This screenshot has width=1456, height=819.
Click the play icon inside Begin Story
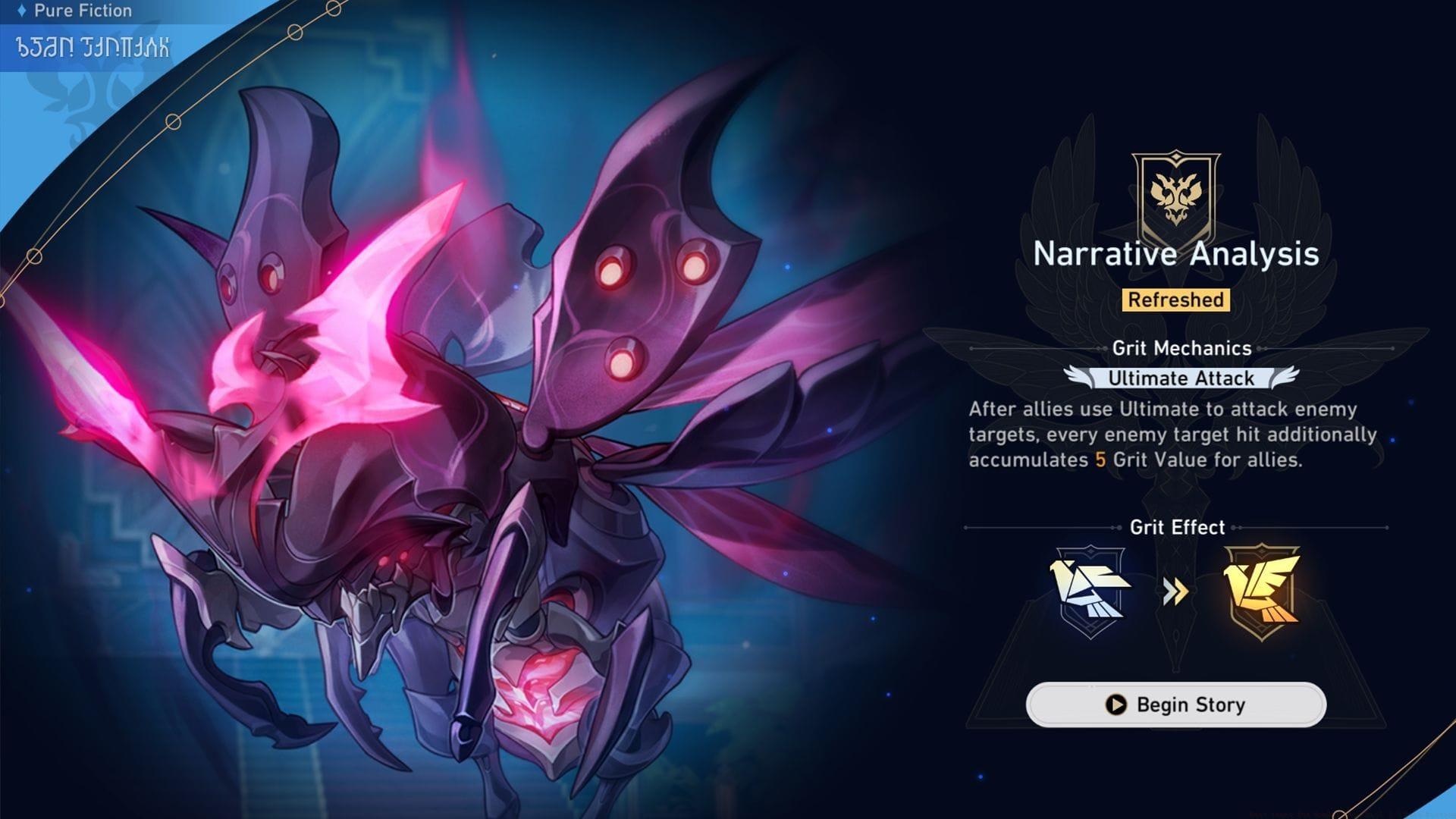point(1115,704)
